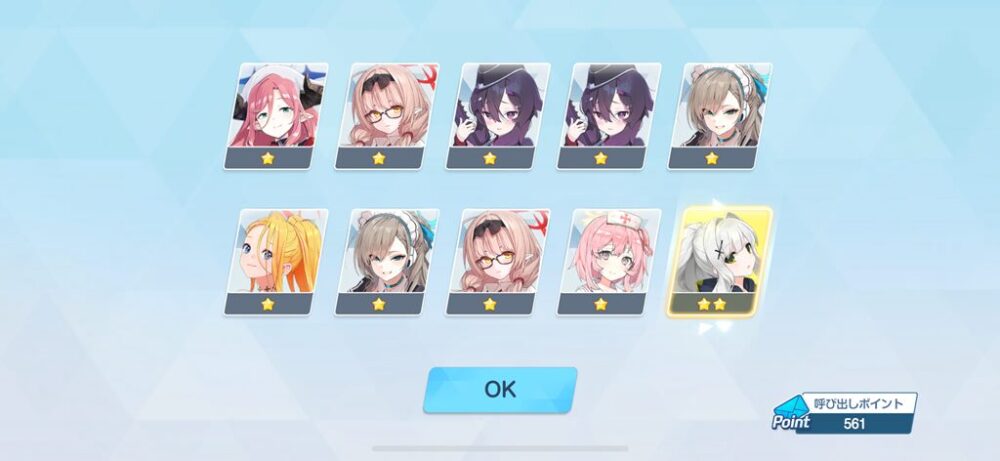Screen dimensions: 1000x461
Task: Select the gold two-star white-haired student card
Action: [721, 262]
